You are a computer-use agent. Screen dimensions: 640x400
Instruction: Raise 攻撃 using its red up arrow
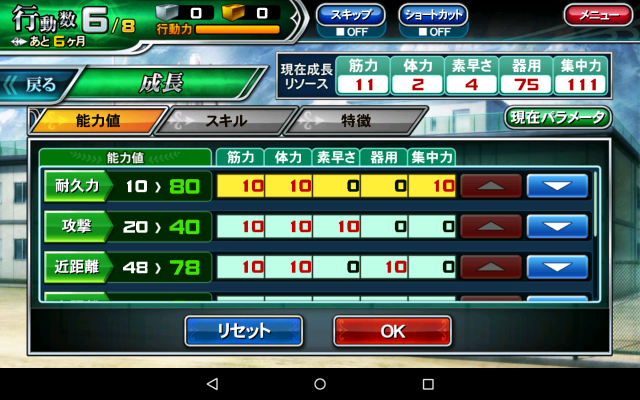[x=491, y=226]
